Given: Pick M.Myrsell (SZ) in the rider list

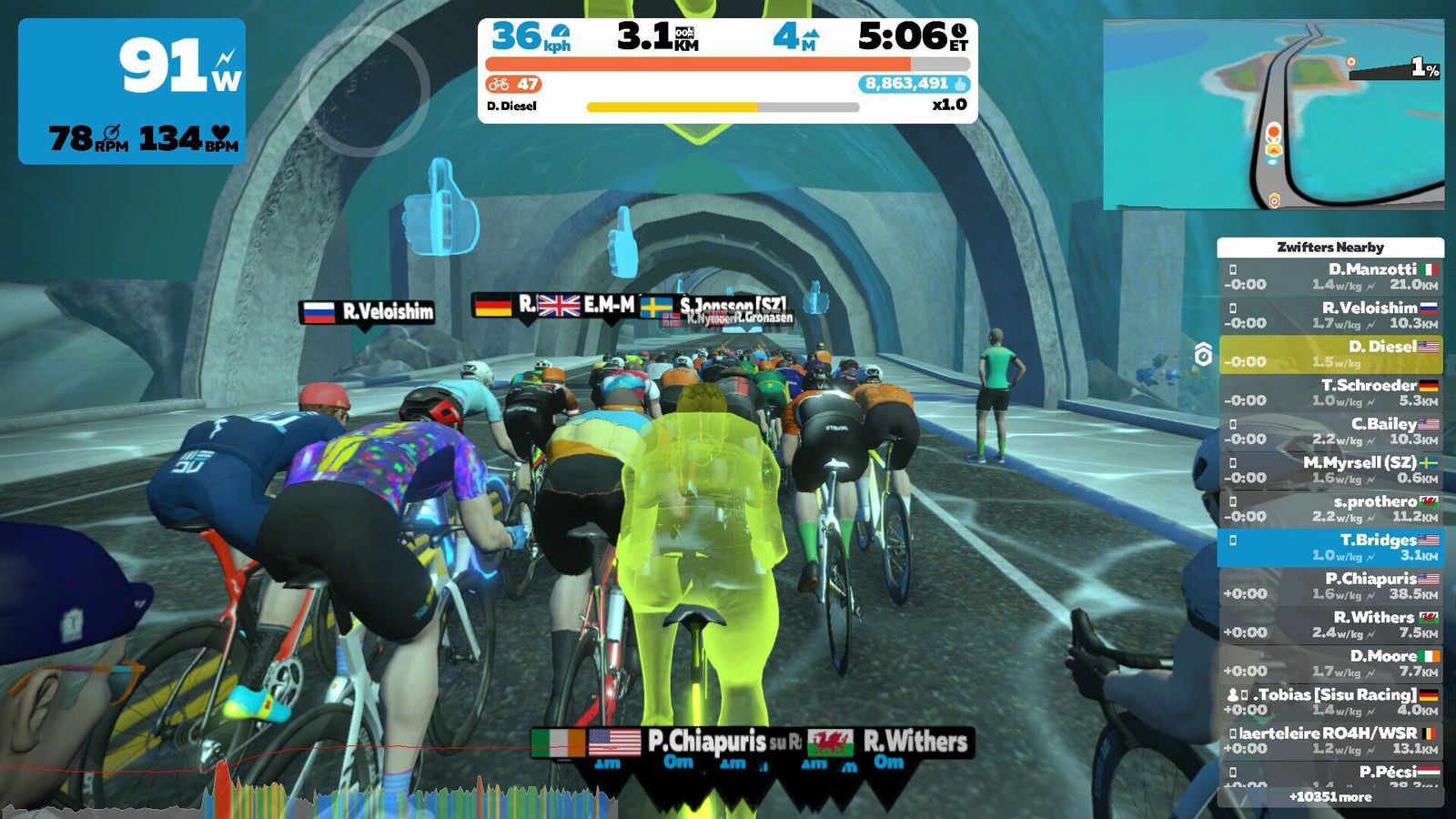Looking at the screenshot, I should (1330, 470).
